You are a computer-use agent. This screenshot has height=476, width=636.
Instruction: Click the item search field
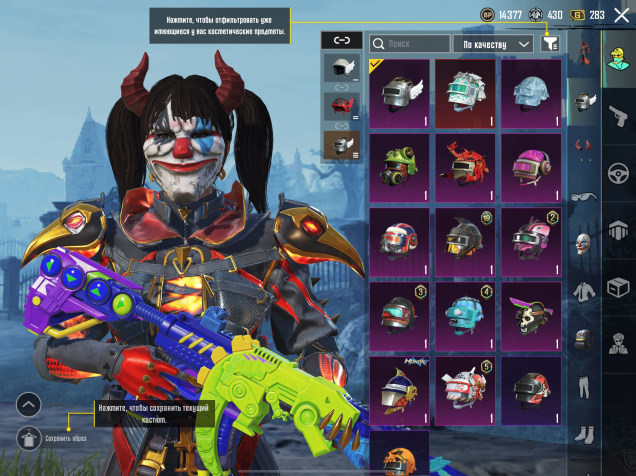tap(410, 44)
